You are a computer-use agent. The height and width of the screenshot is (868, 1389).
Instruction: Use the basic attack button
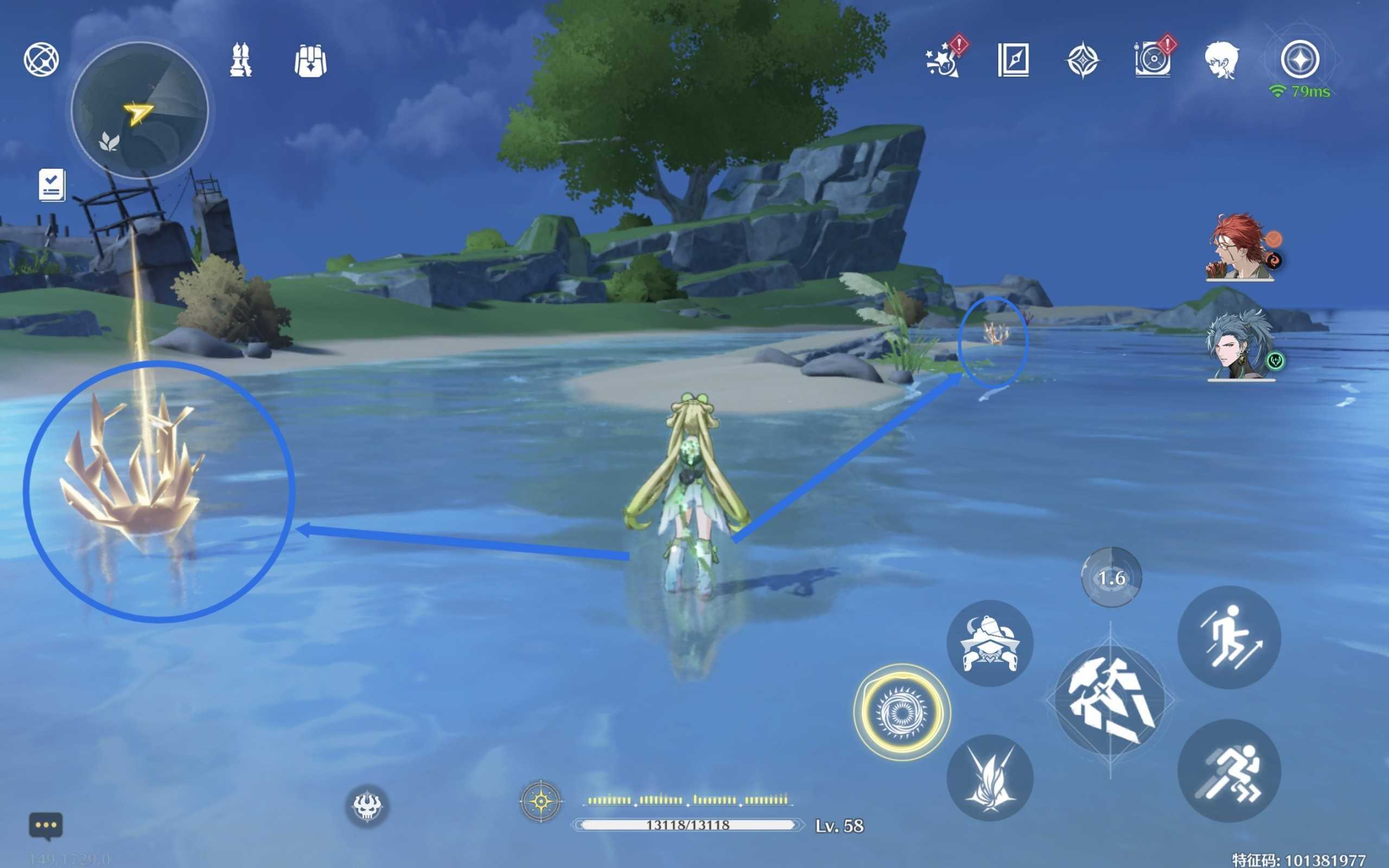(x=1110, y=700)
